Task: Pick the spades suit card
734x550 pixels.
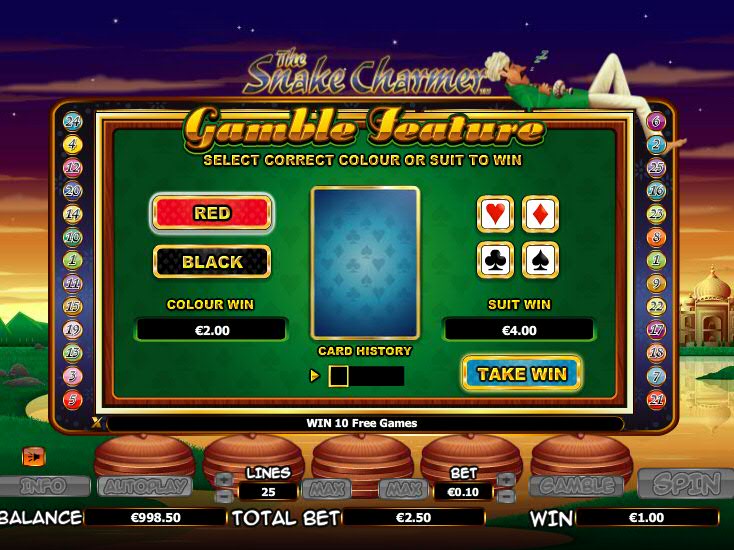Action: 540,260
